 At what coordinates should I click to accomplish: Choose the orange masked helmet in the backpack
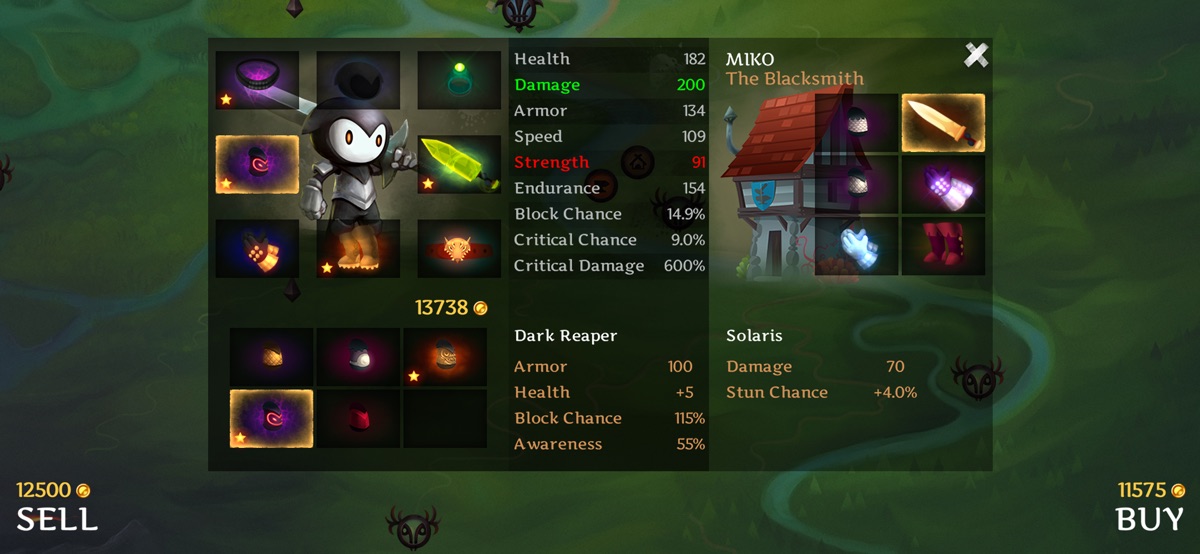point(445,357)
